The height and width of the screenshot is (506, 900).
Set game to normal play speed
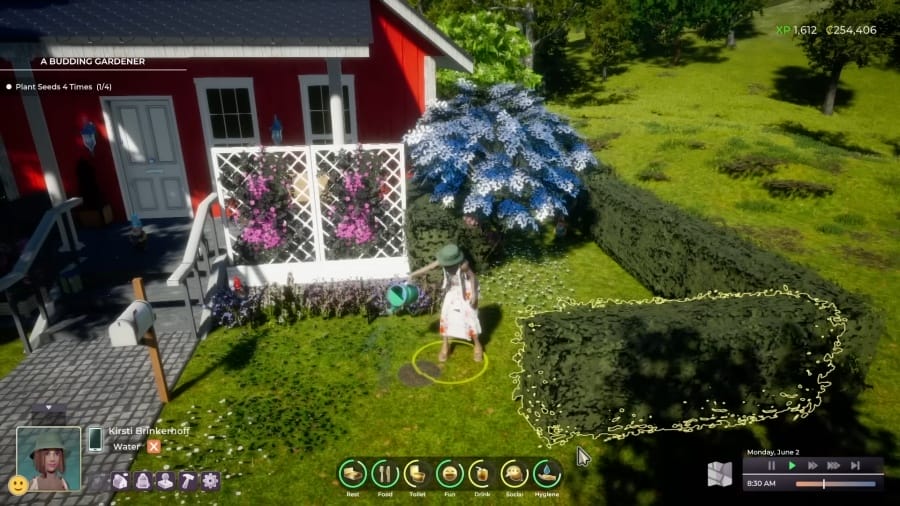click(792, 465)
